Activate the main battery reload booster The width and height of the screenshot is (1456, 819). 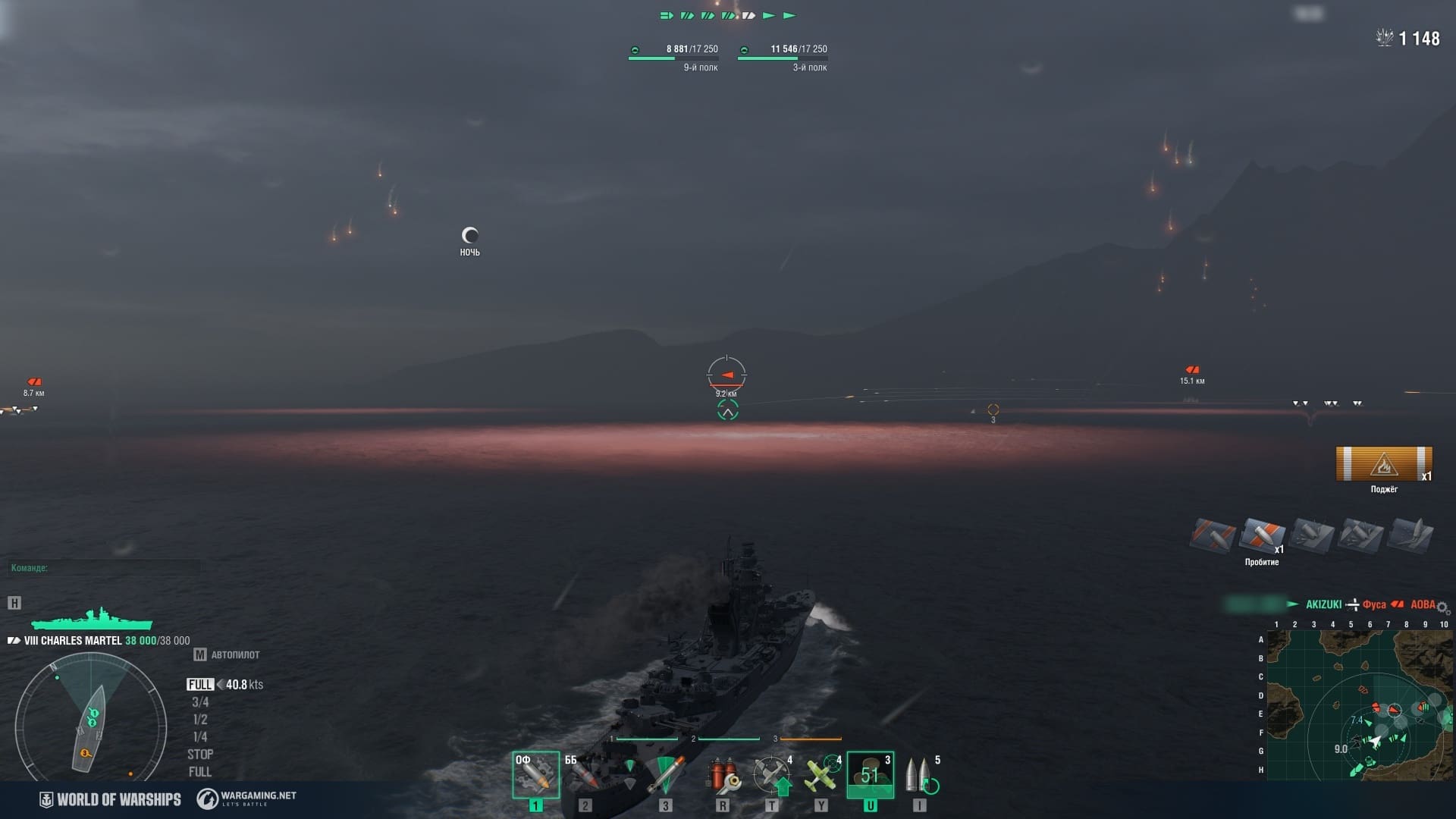pyautogui.click(x=921, y=774)
